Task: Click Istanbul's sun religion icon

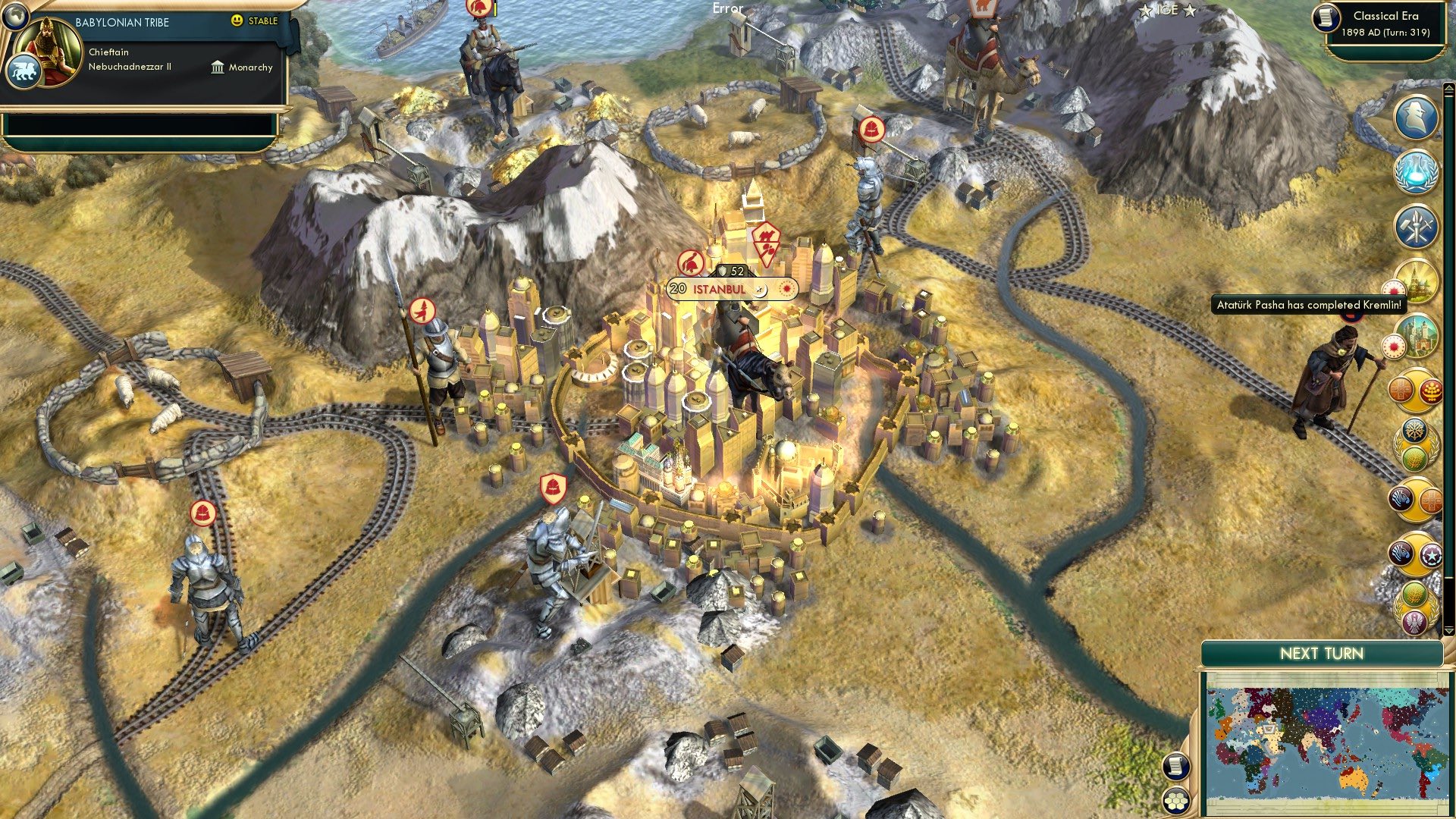Action: 786,289
